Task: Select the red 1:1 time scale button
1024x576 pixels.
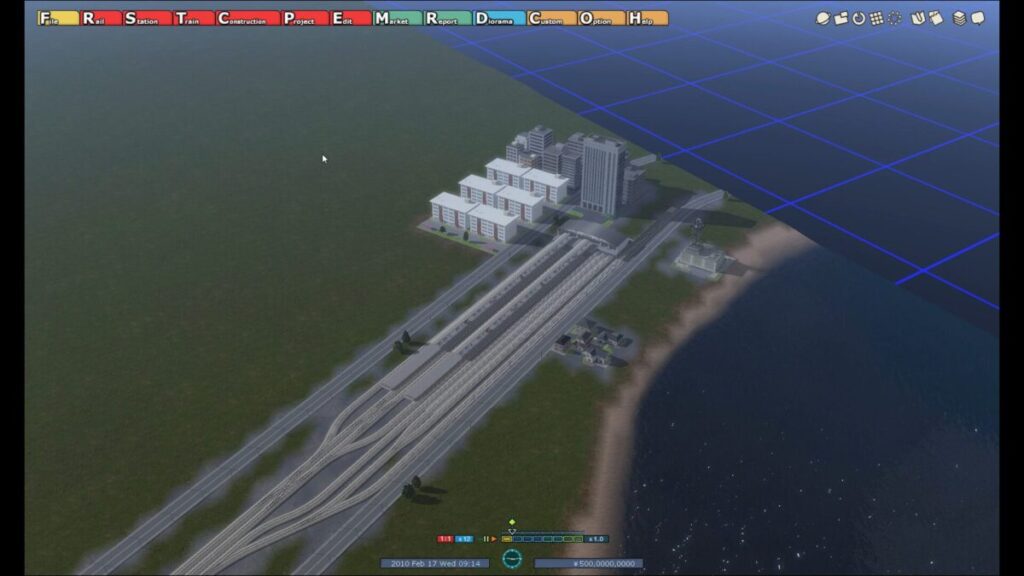Action: [445, 539]
